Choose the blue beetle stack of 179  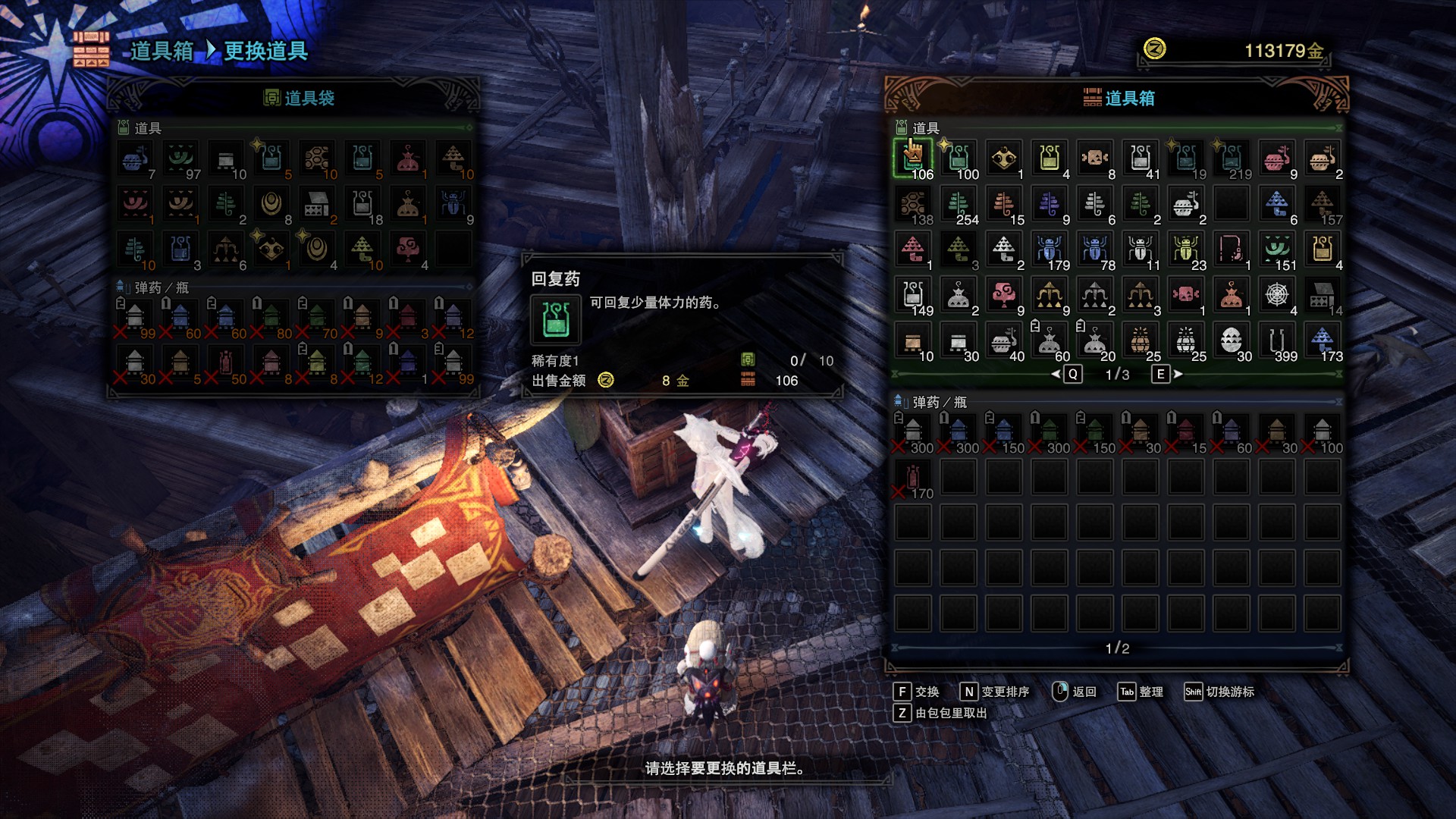click(x=1050, y=250)
